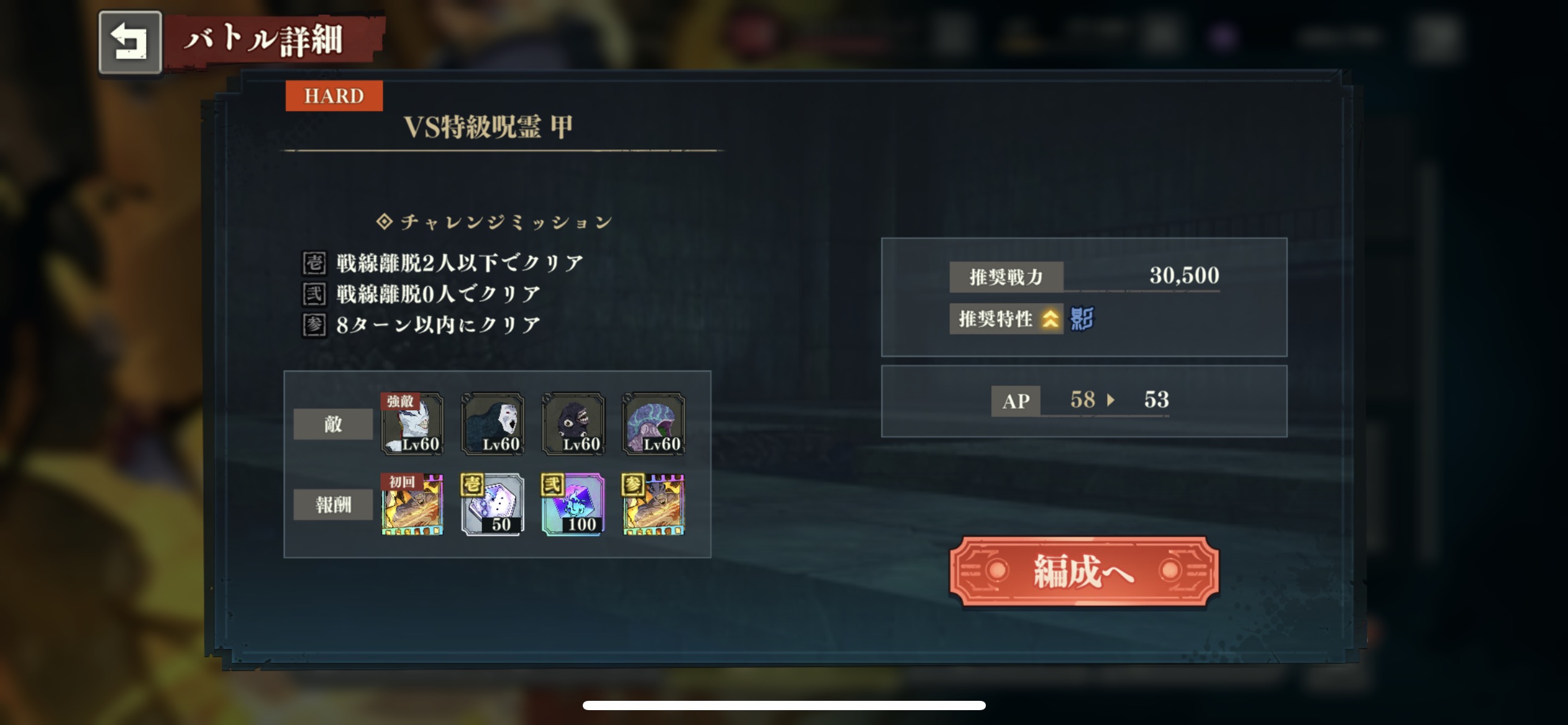The height and width of the screenshot is (725, 1568).
Task: Click the 強敵 boss cursed spirit Lv60 portrait
Action: (412, 425)
